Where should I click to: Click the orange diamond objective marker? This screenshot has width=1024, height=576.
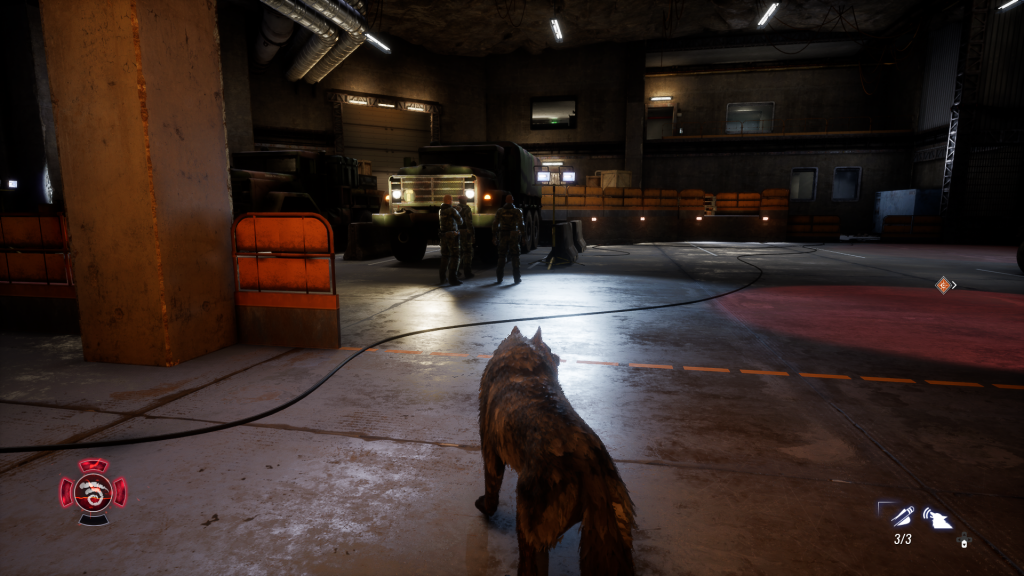(x=942, y=285)
